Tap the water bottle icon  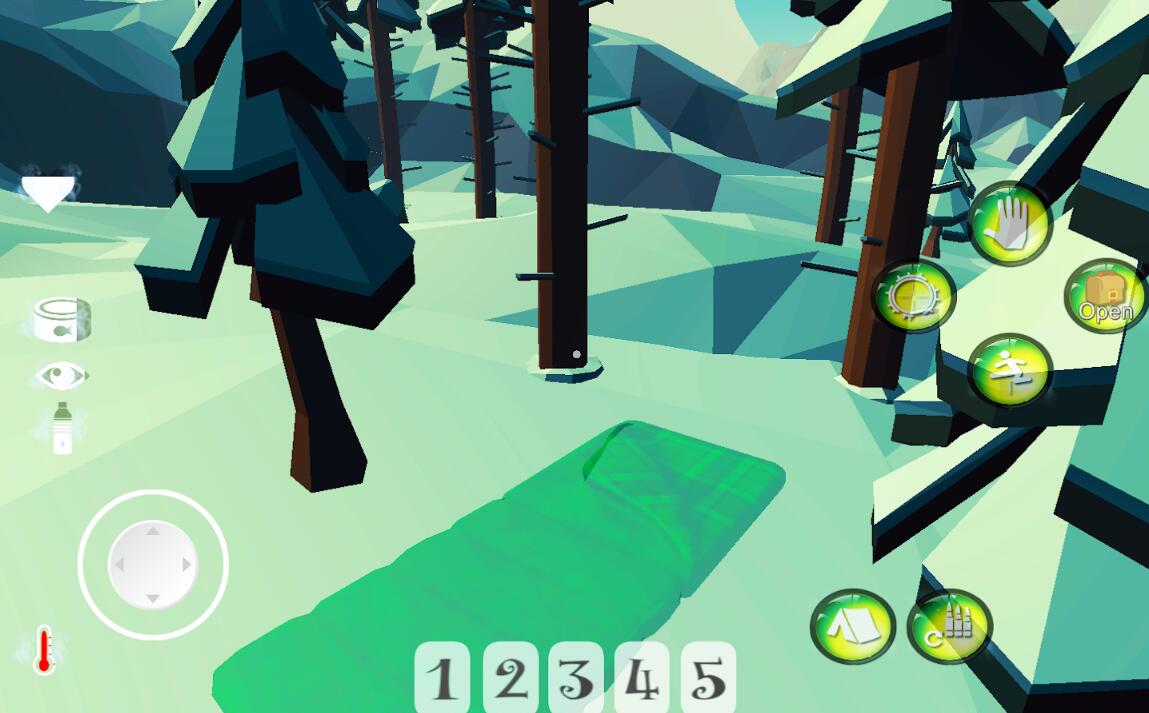(x=62, y=429)
